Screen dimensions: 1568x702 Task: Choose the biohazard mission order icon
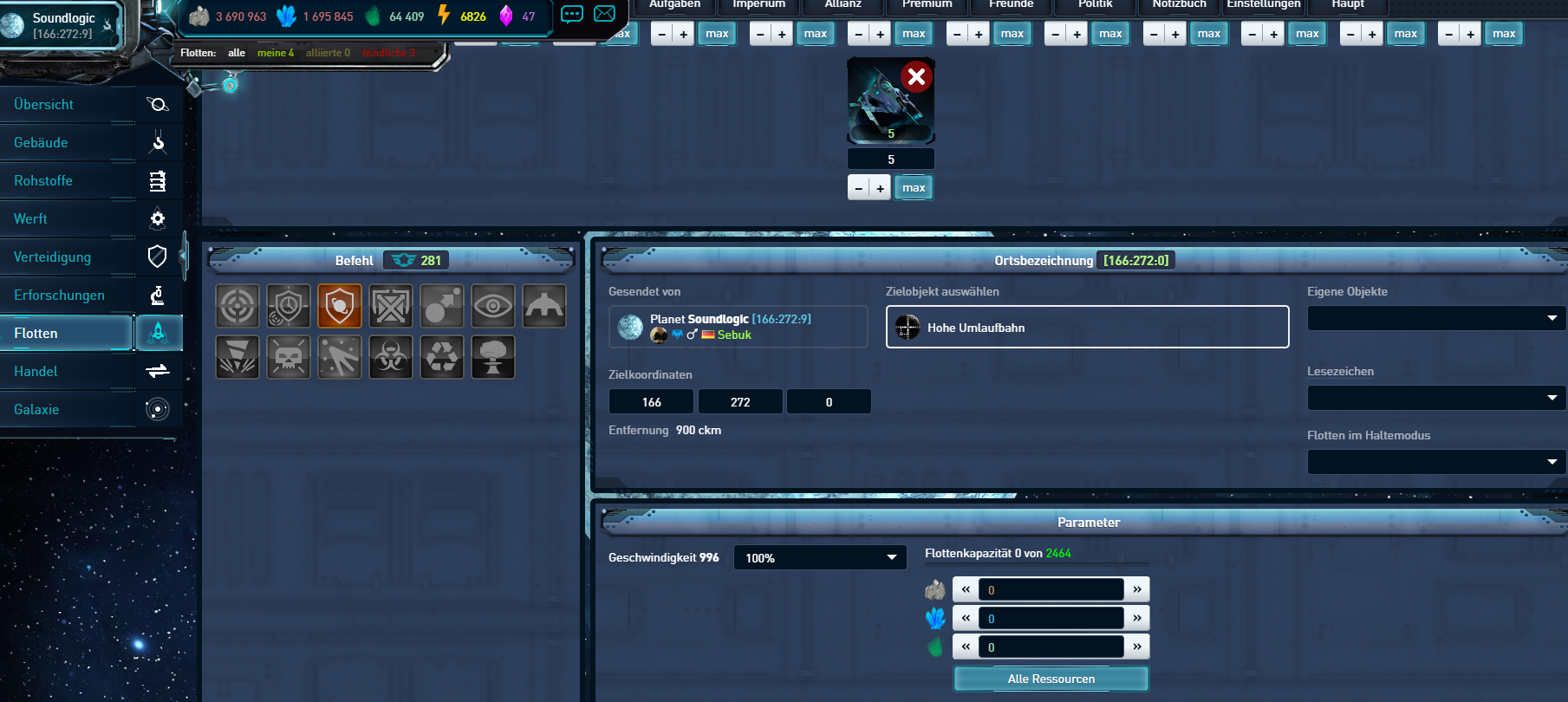click(x=391, y=357)
